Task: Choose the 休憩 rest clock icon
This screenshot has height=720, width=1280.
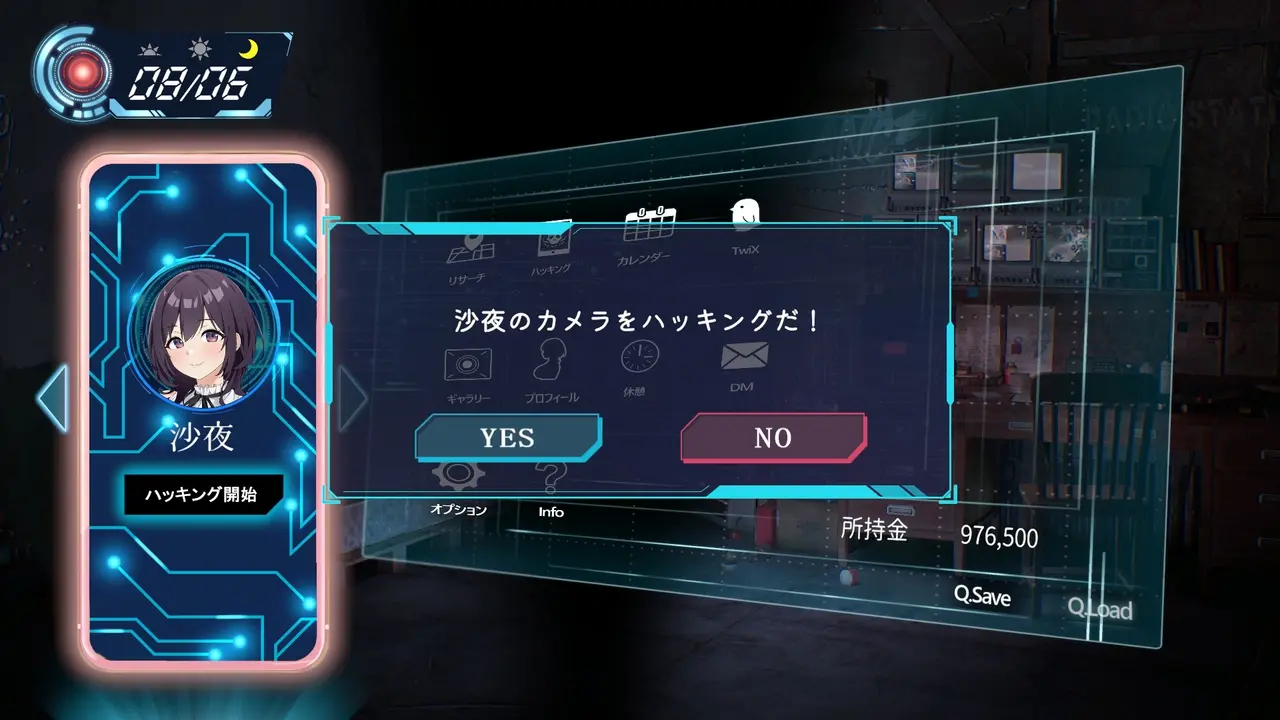Action: pyautogui.click(x=640, y=363)
